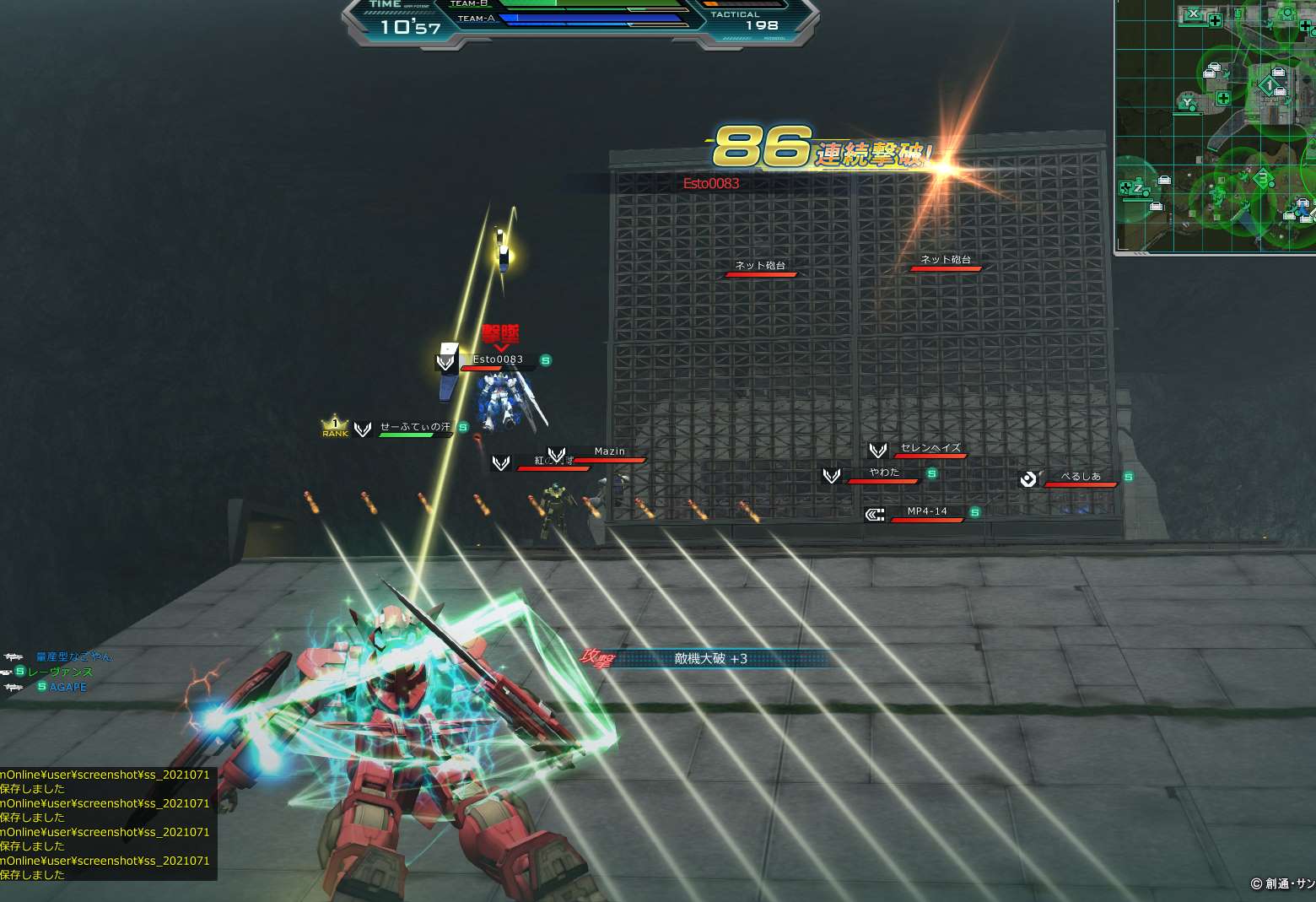Screen dimensions: 1316x902
Task: Select base Z marker on minimap
Action: (1137, 189)
